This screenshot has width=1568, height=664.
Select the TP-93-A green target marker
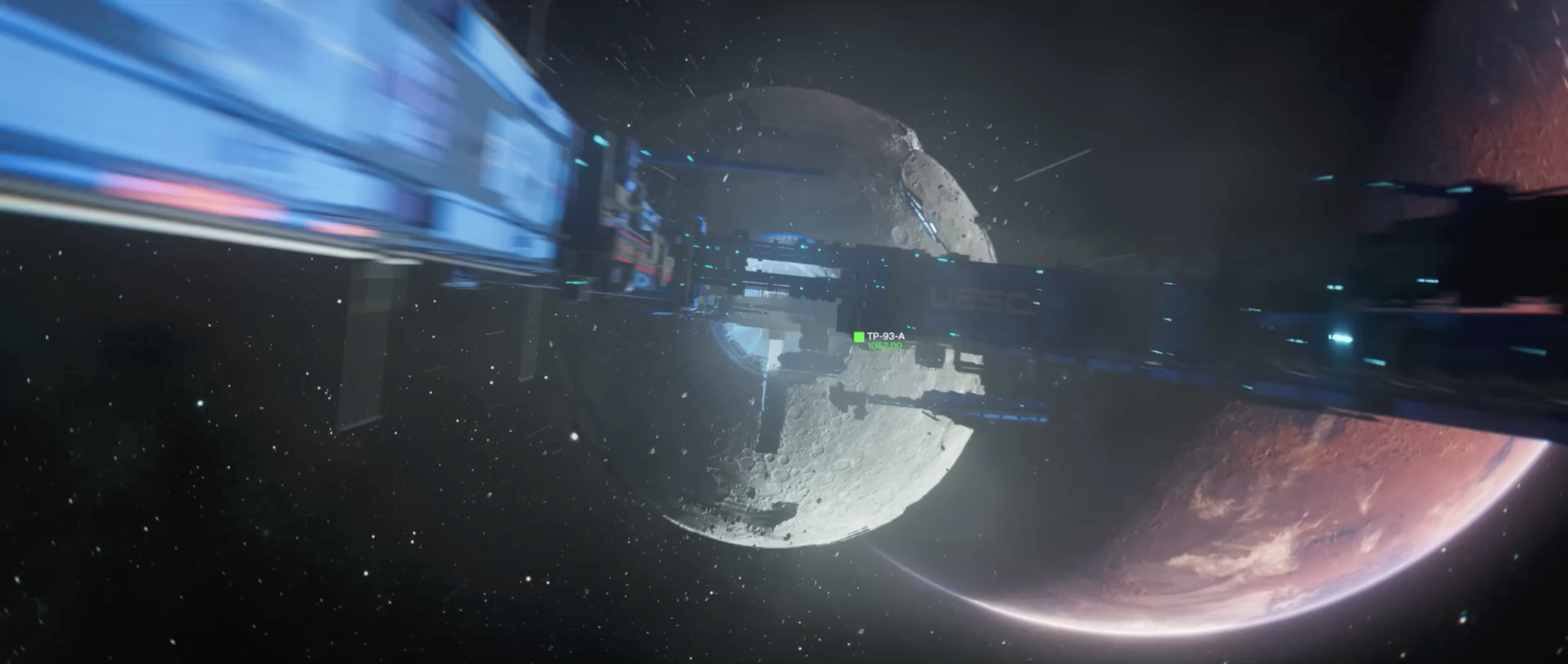pyautogui.click(x=859, y=336)
